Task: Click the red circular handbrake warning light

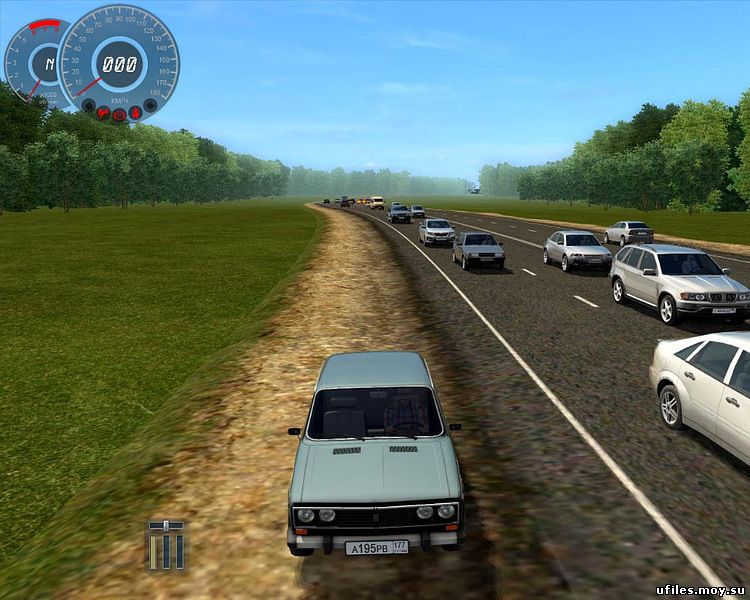Action: [x=119, y=115]
